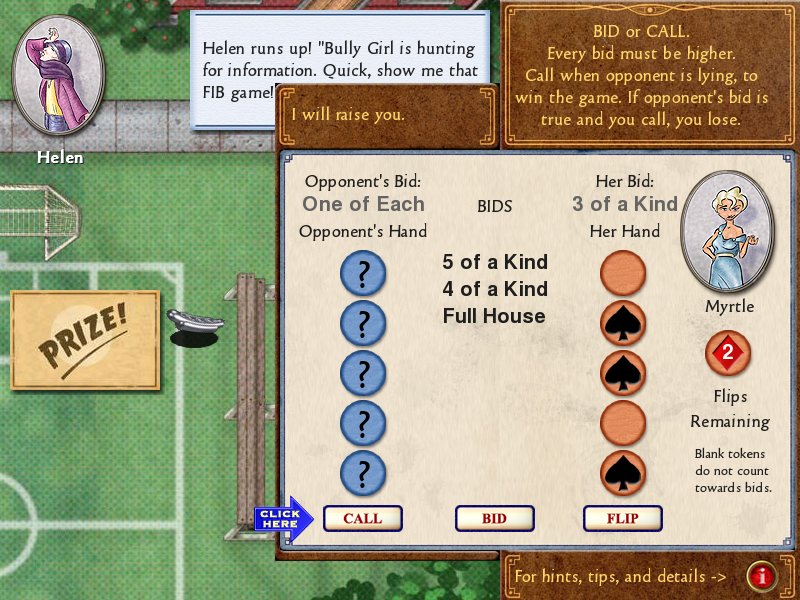Image resolution: width=800 pixels, height=600 pixels.
Task: Open the BID button
Action: (494, 518)
